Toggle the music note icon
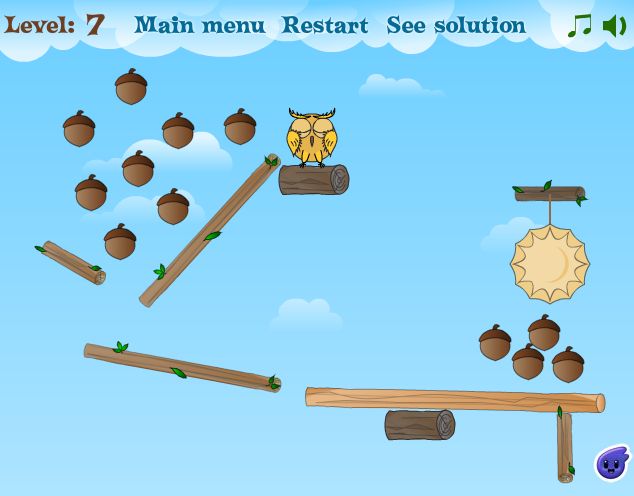The height and width of the screenshot is (496, 634). tap(579, 26)
